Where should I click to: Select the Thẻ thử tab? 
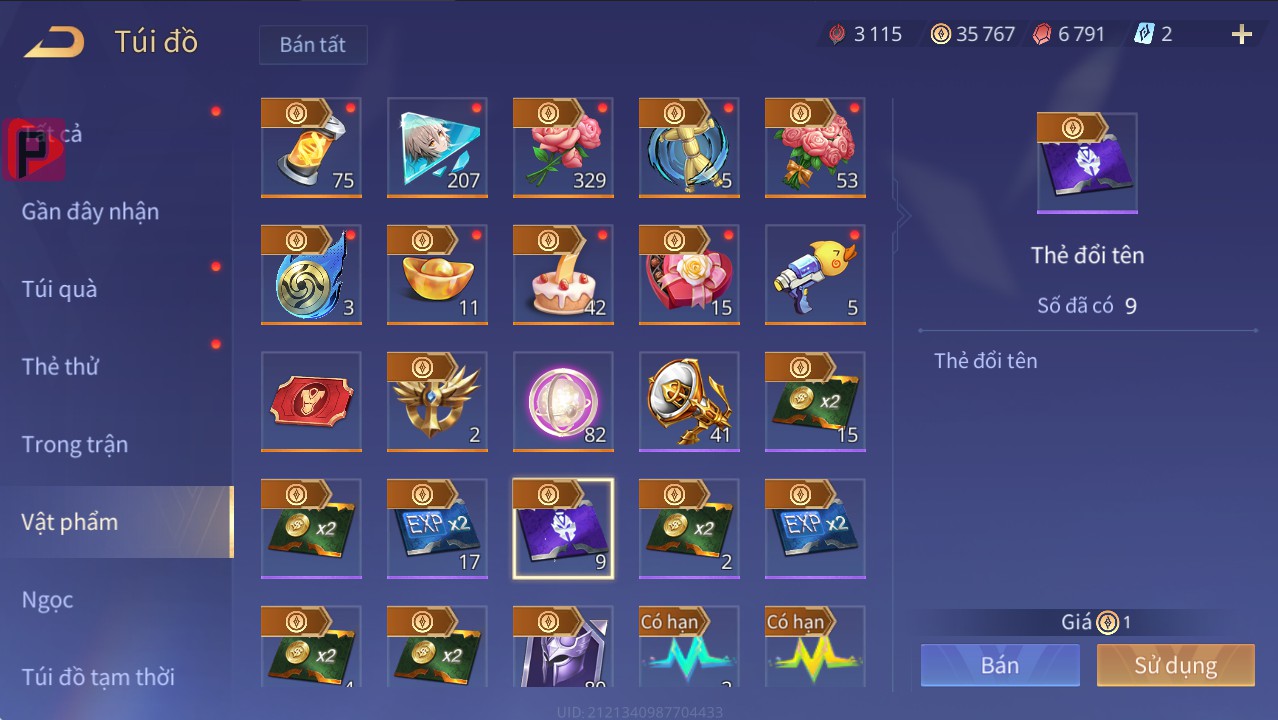(60, 366)
